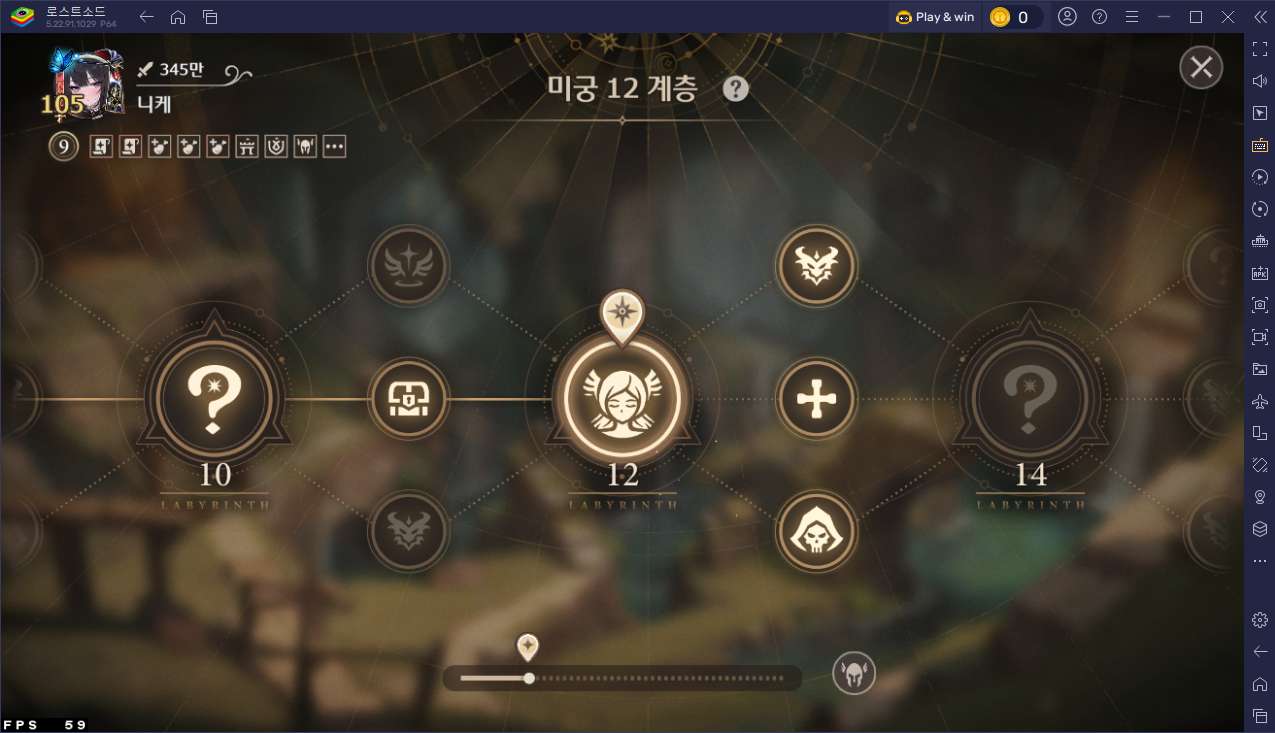Choose the hooded skull node
1275x733 pixels.
tap(817, 531)
